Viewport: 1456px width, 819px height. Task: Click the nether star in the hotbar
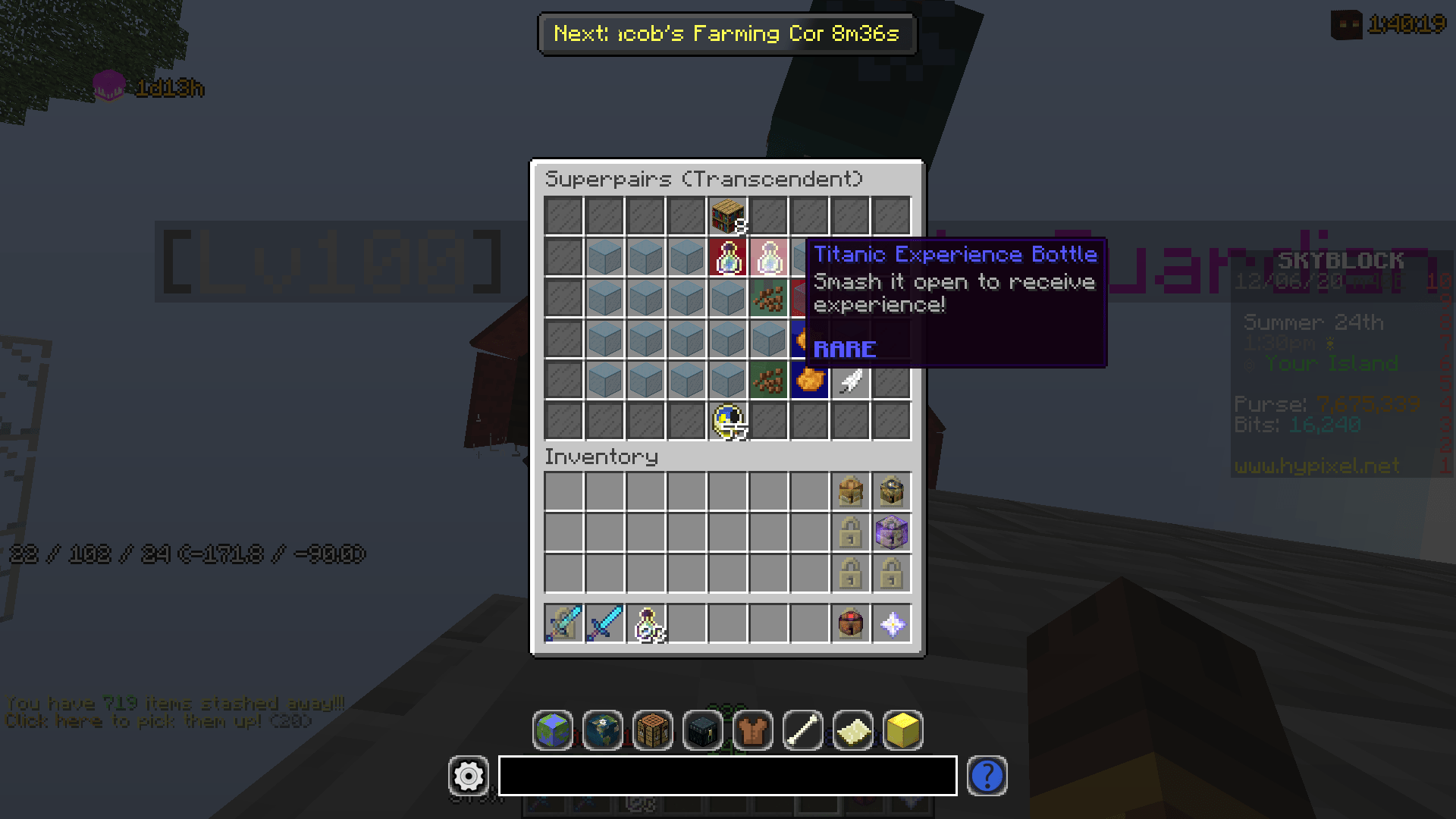(x=892, y=623)
